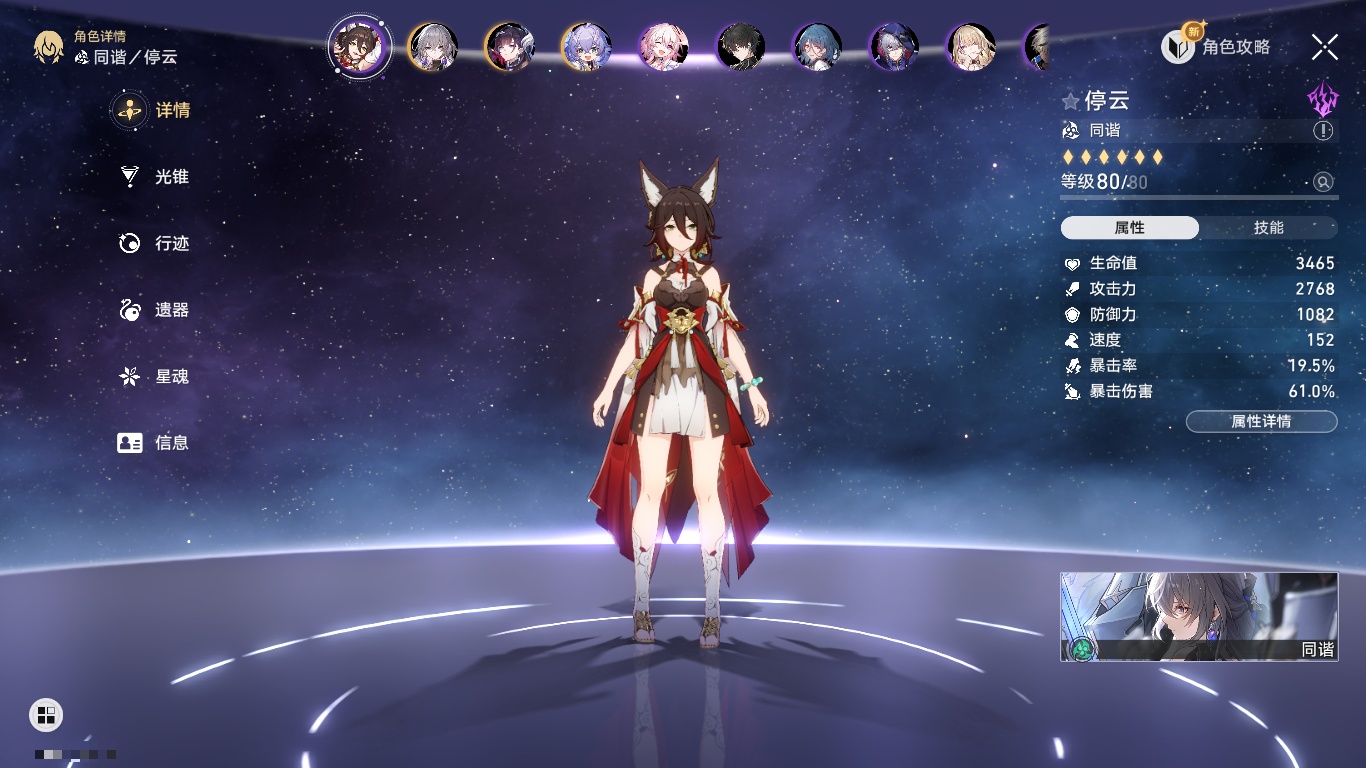Screen dimensions: 1366x768
Task: Toggle the favorite star beside 停云
Action: [1071, 101]
